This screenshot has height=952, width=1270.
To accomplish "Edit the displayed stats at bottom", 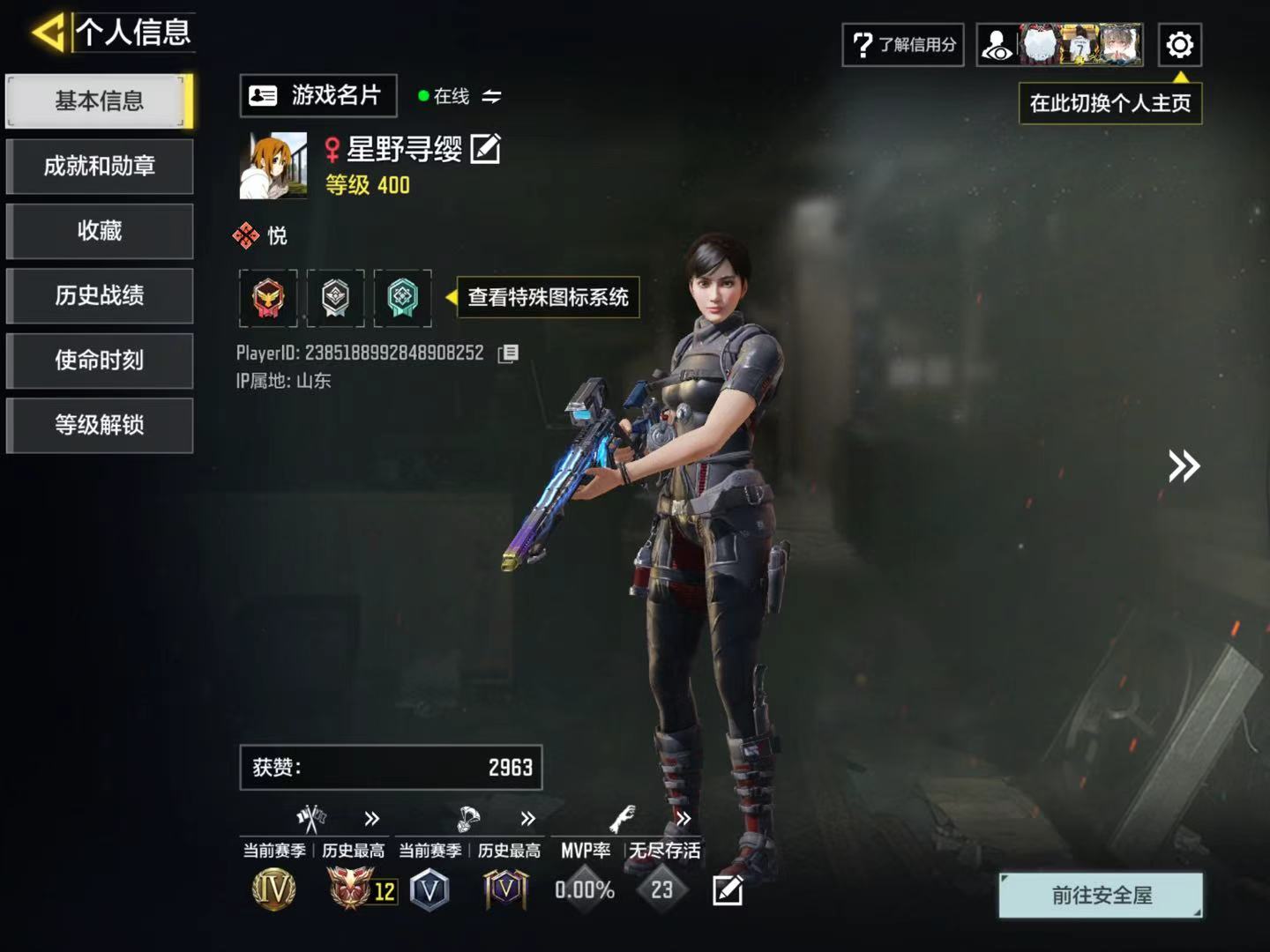I will [x=728, y=891].
